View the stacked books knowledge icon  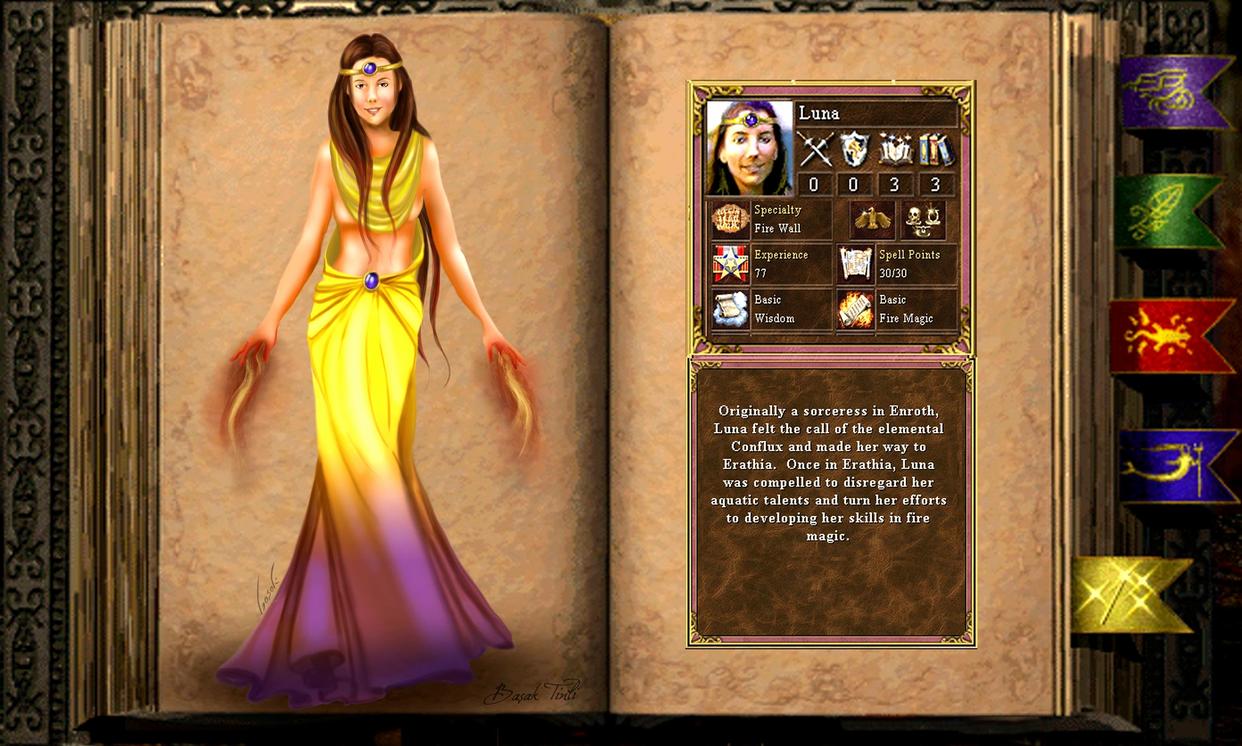point(936,150)
